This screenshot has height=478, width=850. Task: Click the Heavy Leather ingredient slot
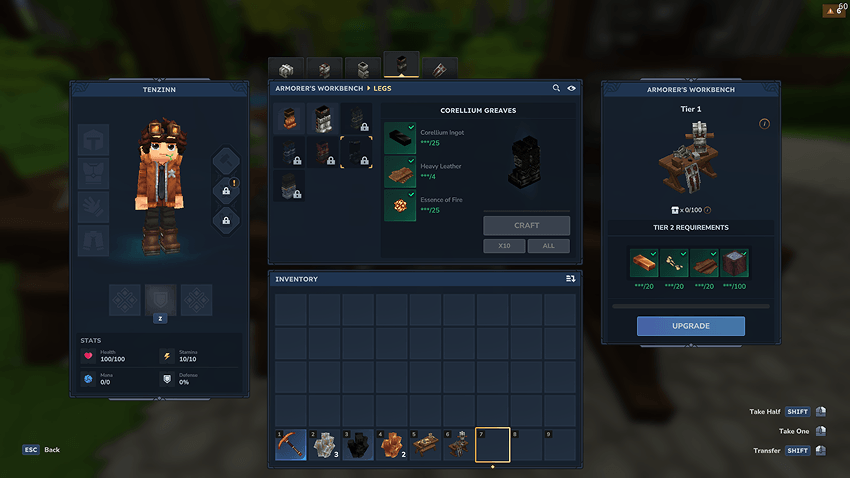[x=399, y=171]
